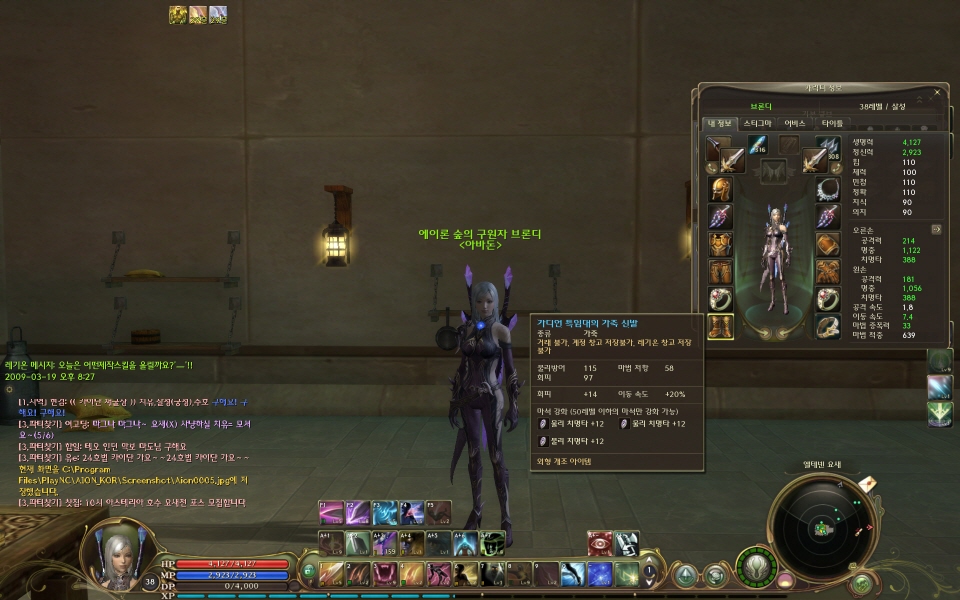The height and width of the screenshot is (600, 960).
Task: Activate the F1 pink slash skill
Action: 331,513
